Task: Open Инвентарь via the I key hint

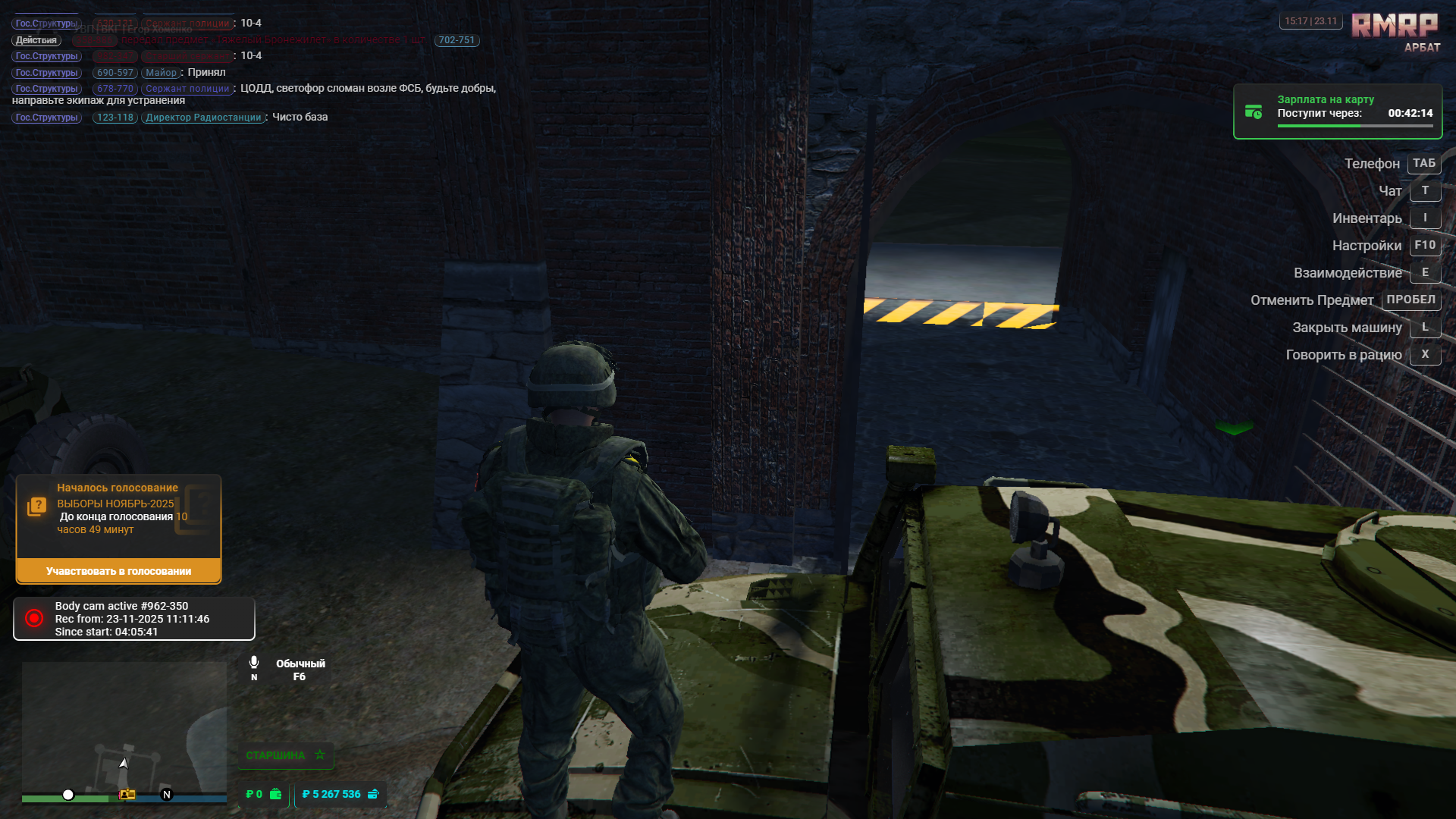Action: [x=1425, y=218]
